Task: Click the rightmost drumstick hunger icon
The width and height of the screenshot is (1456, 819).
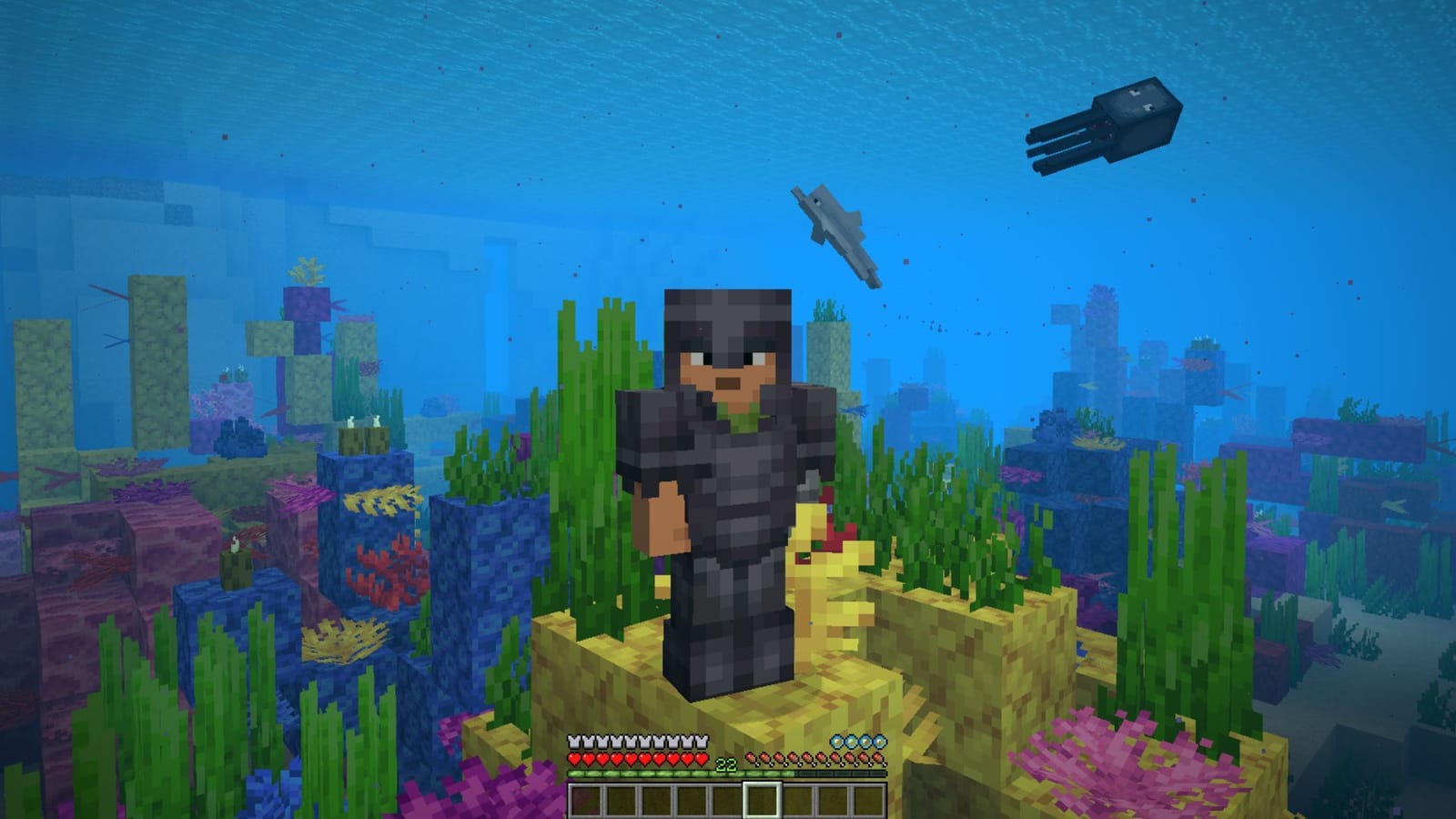Action: coord(879,759)
